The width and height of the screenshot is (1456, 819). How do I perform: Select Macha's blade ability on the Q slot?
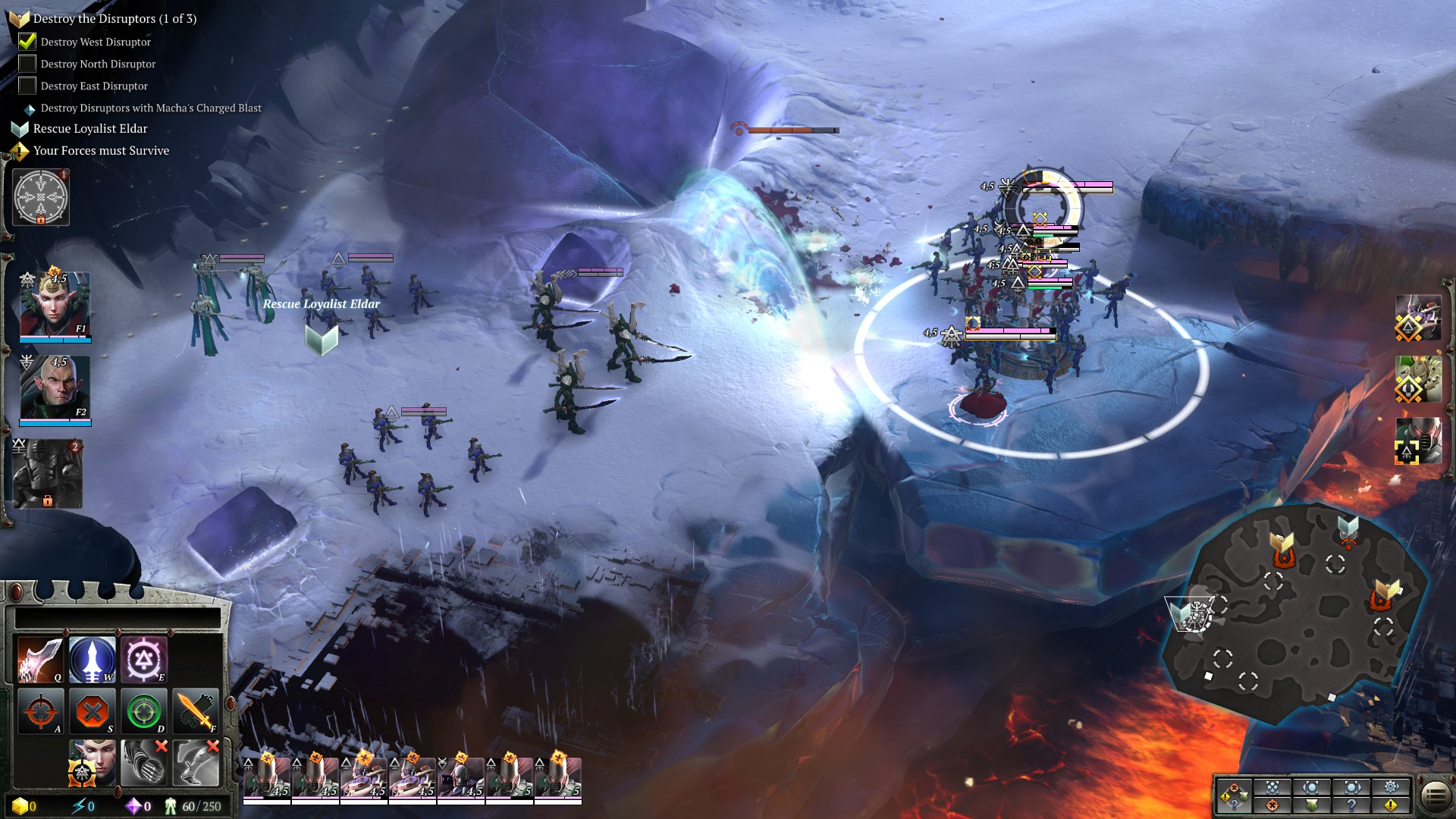[42, 659]
